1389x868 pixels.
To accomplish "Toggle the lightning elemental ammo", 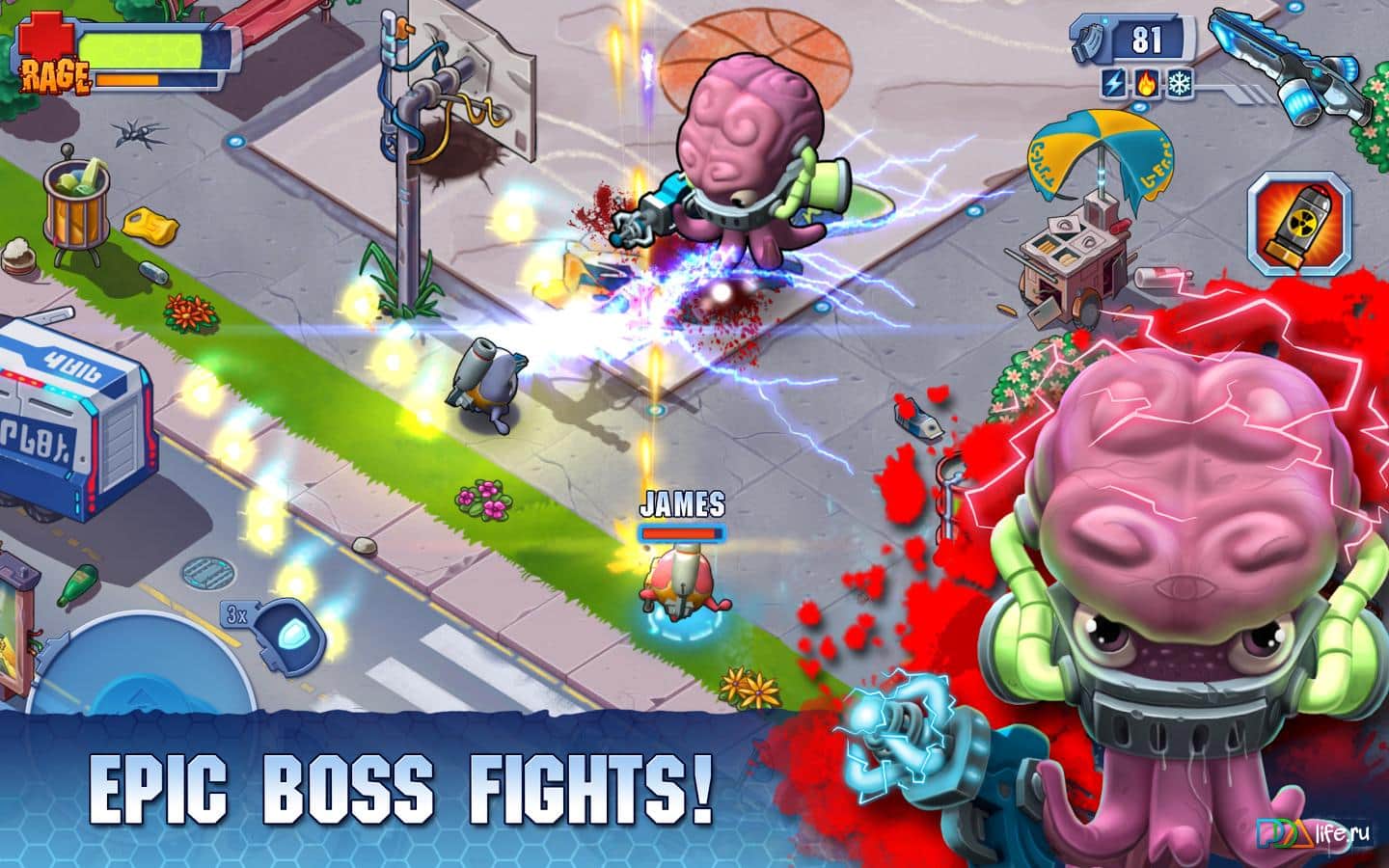I will (x=1111, y=85).
